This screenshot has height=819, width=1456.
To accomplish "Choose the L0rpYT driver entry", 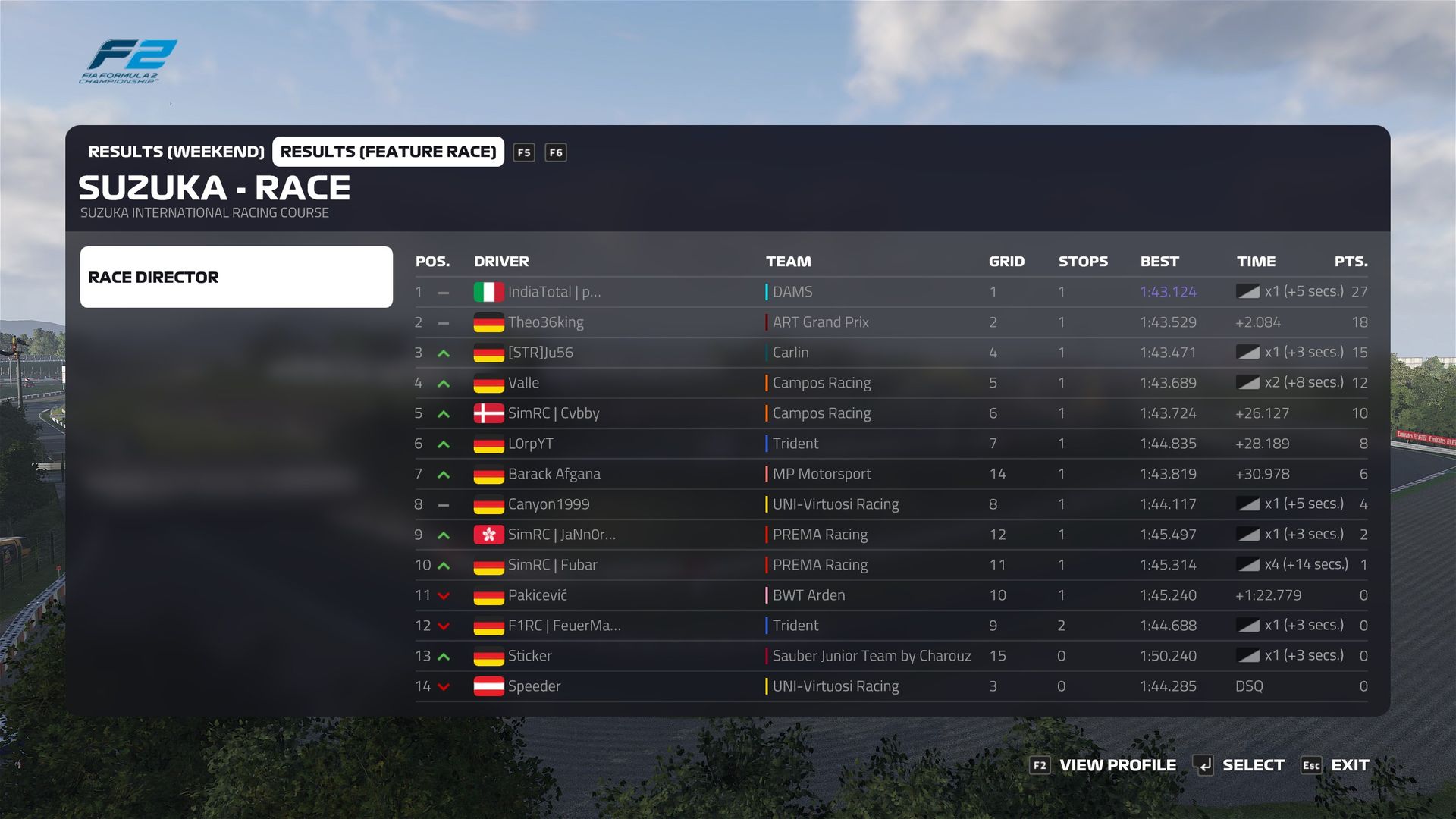I will pos(531,444).
